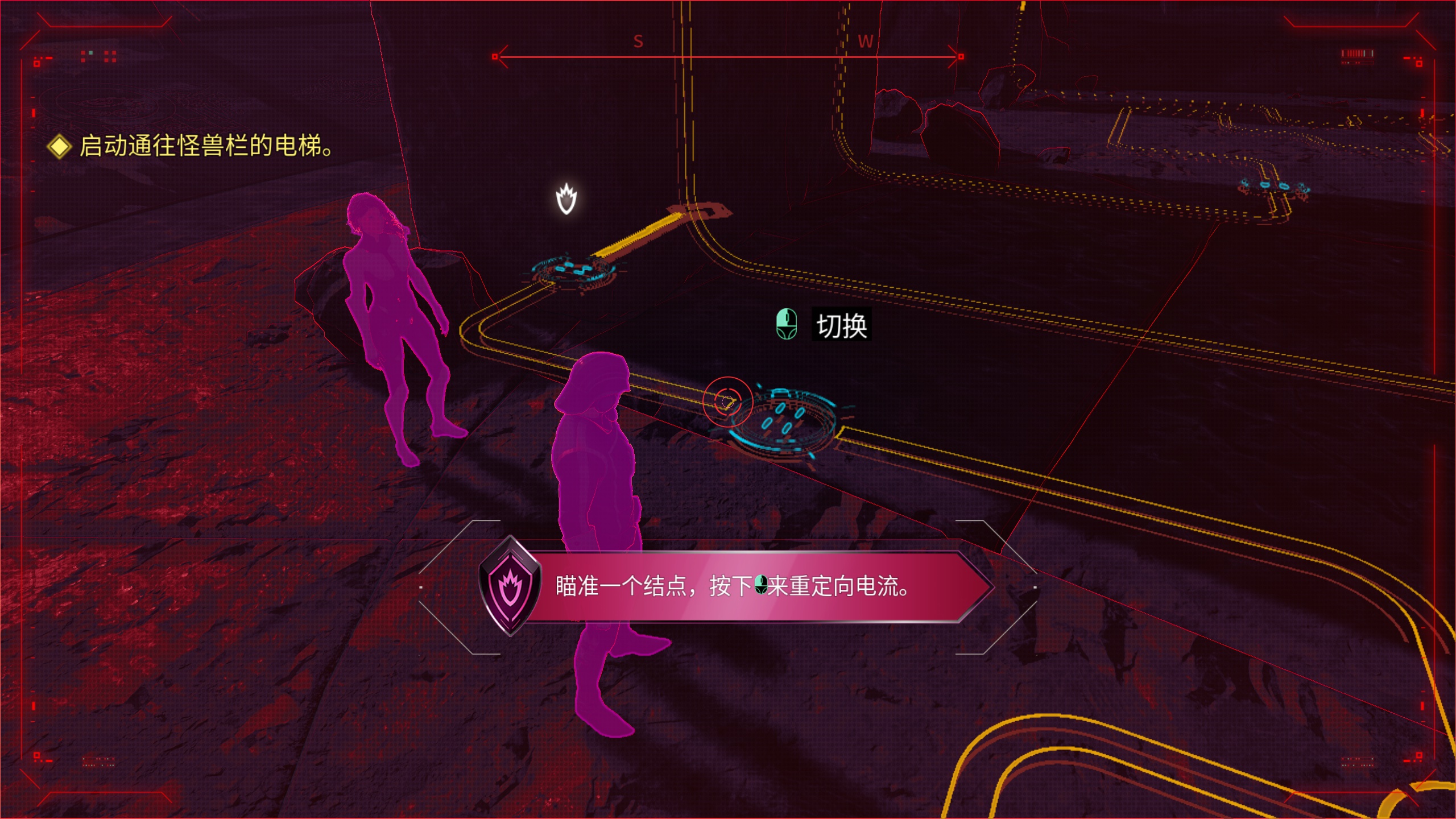Click the white Guardians flame waypoint marker
This screenshot has height=819, width=1456.
pyautogui.click(x=566, y=198)
